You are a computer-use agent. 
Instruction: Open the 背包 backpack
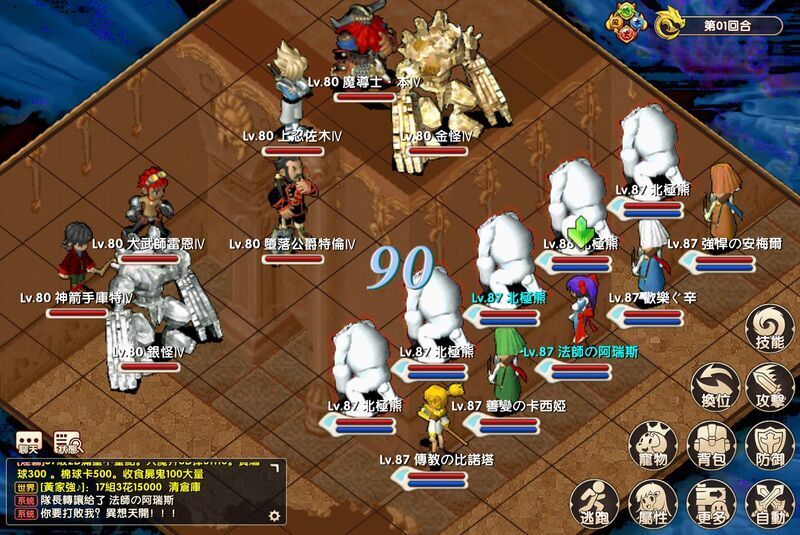pyautogui.click(x=711, y=445)
